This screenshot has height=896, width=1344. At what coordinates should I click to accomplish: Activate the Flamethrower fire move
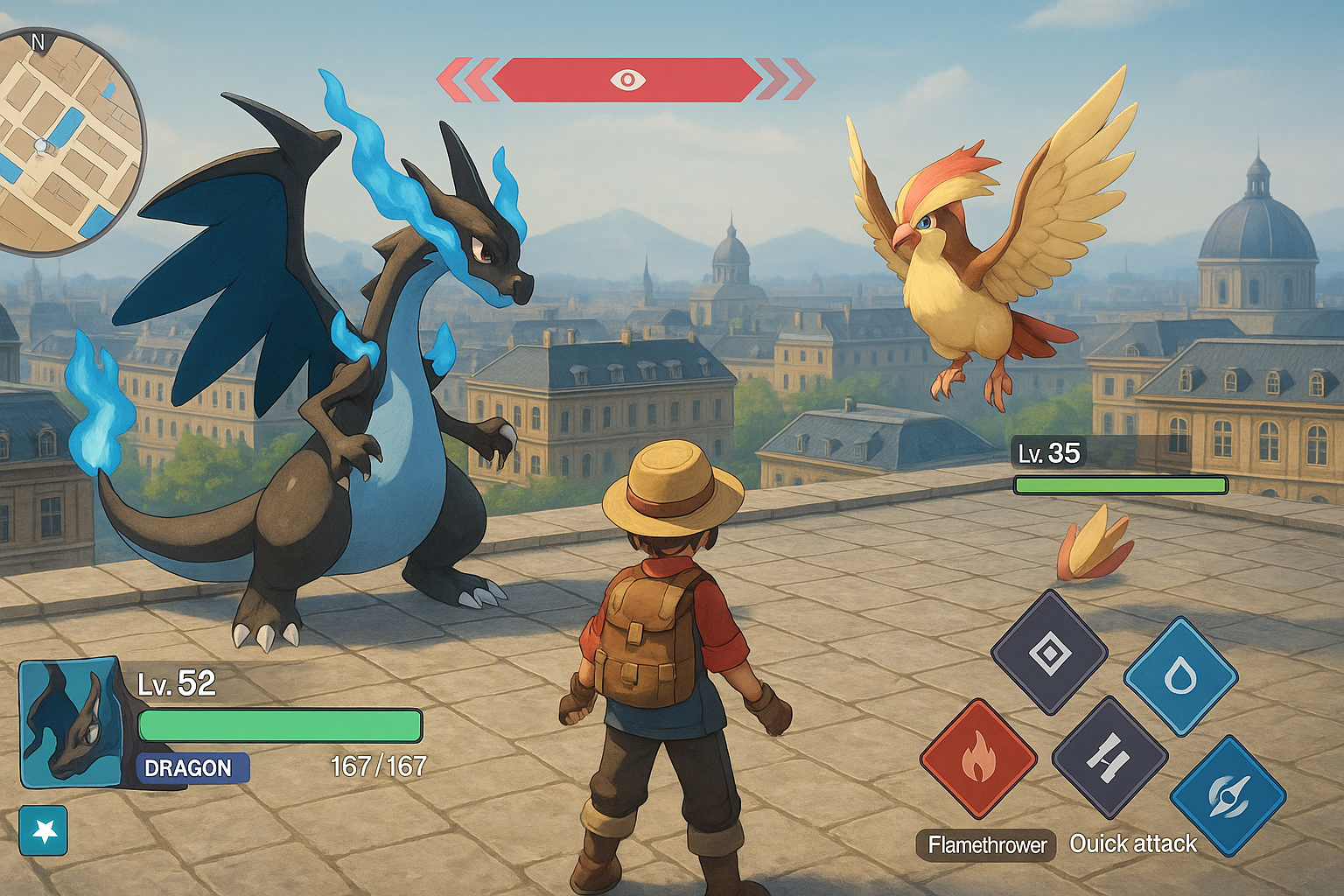(x=978, y=758)
